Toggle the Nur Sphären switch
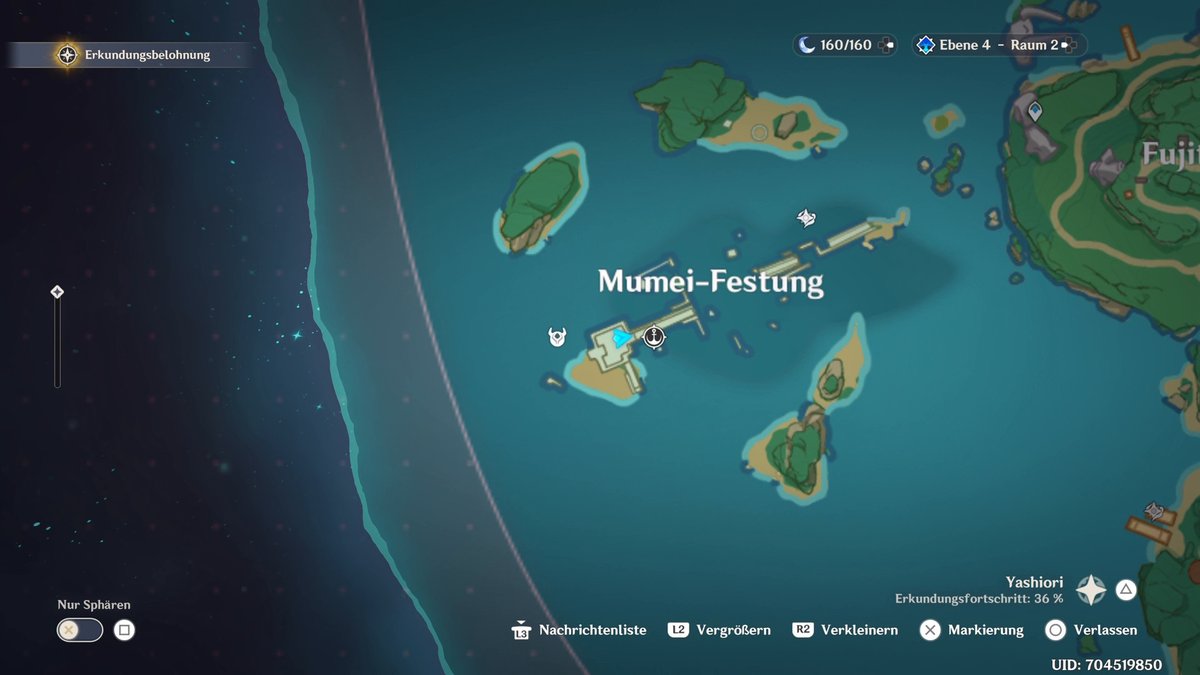 tap(80, 630)
